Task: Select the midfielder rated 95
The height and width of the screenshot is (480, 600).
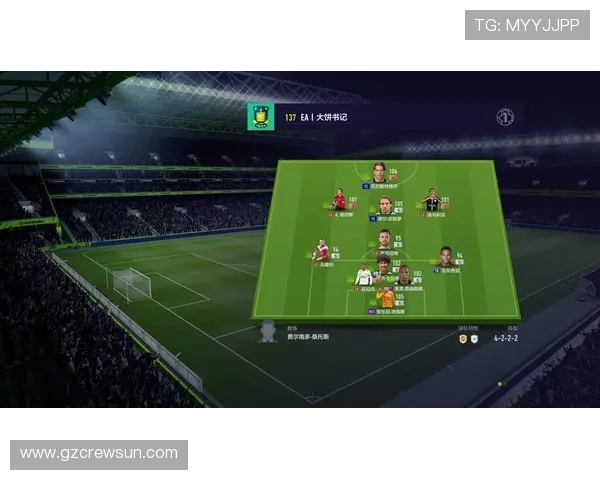Action: coord(383,240)
